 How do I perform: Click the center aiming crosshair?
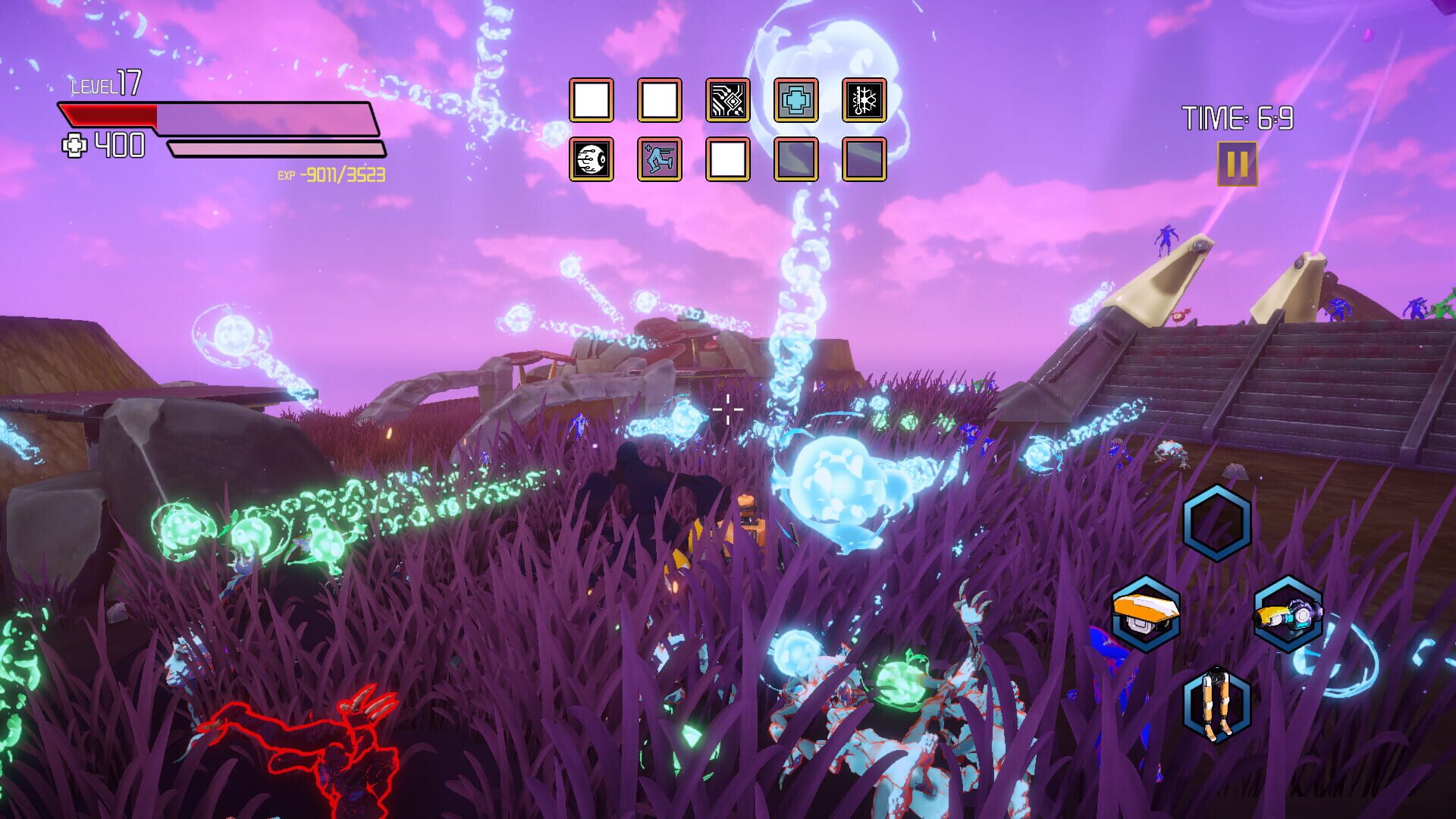tap(730, 409)
